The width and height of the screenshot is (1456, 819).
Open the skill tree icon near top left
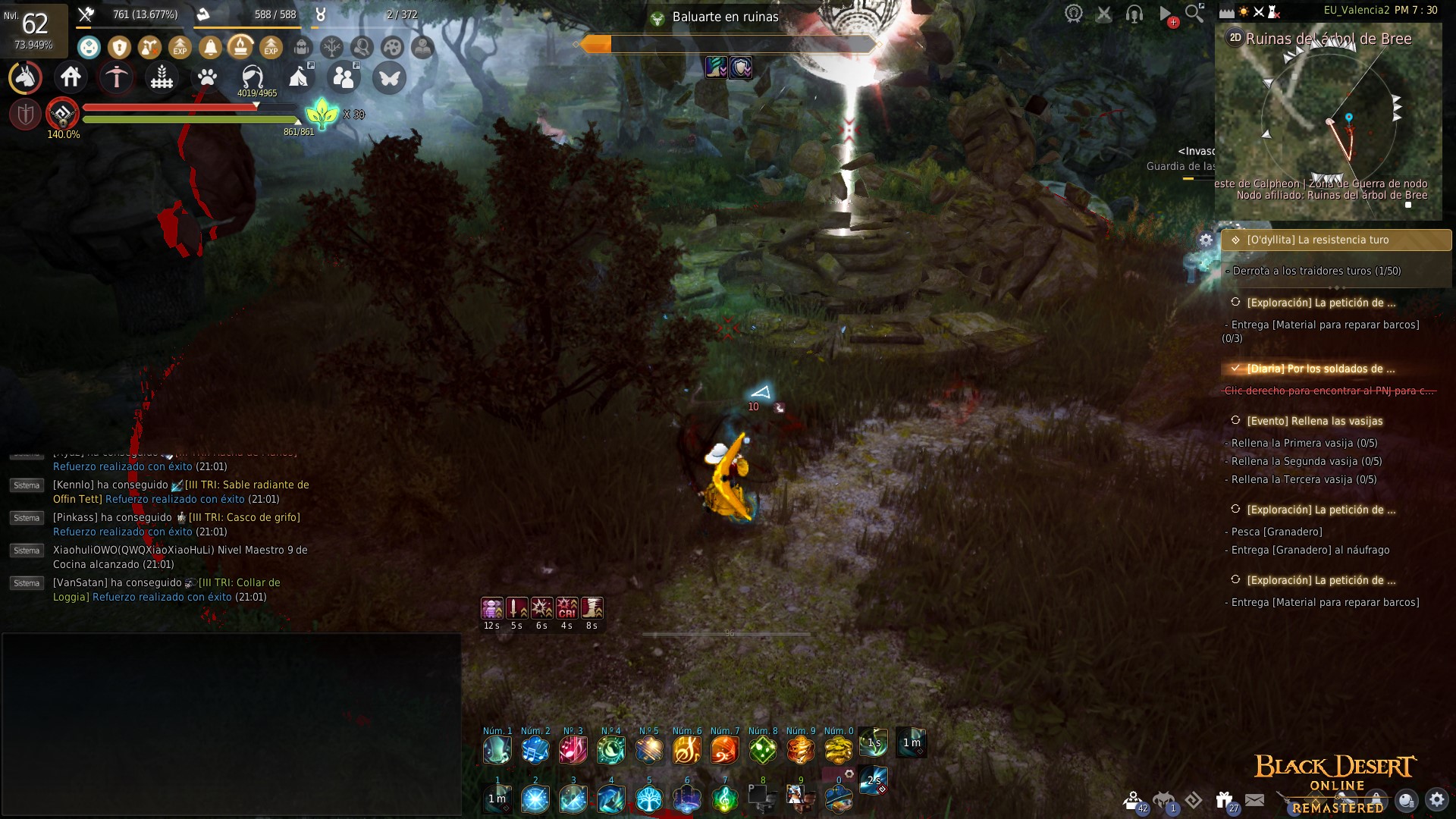(332, 47)
